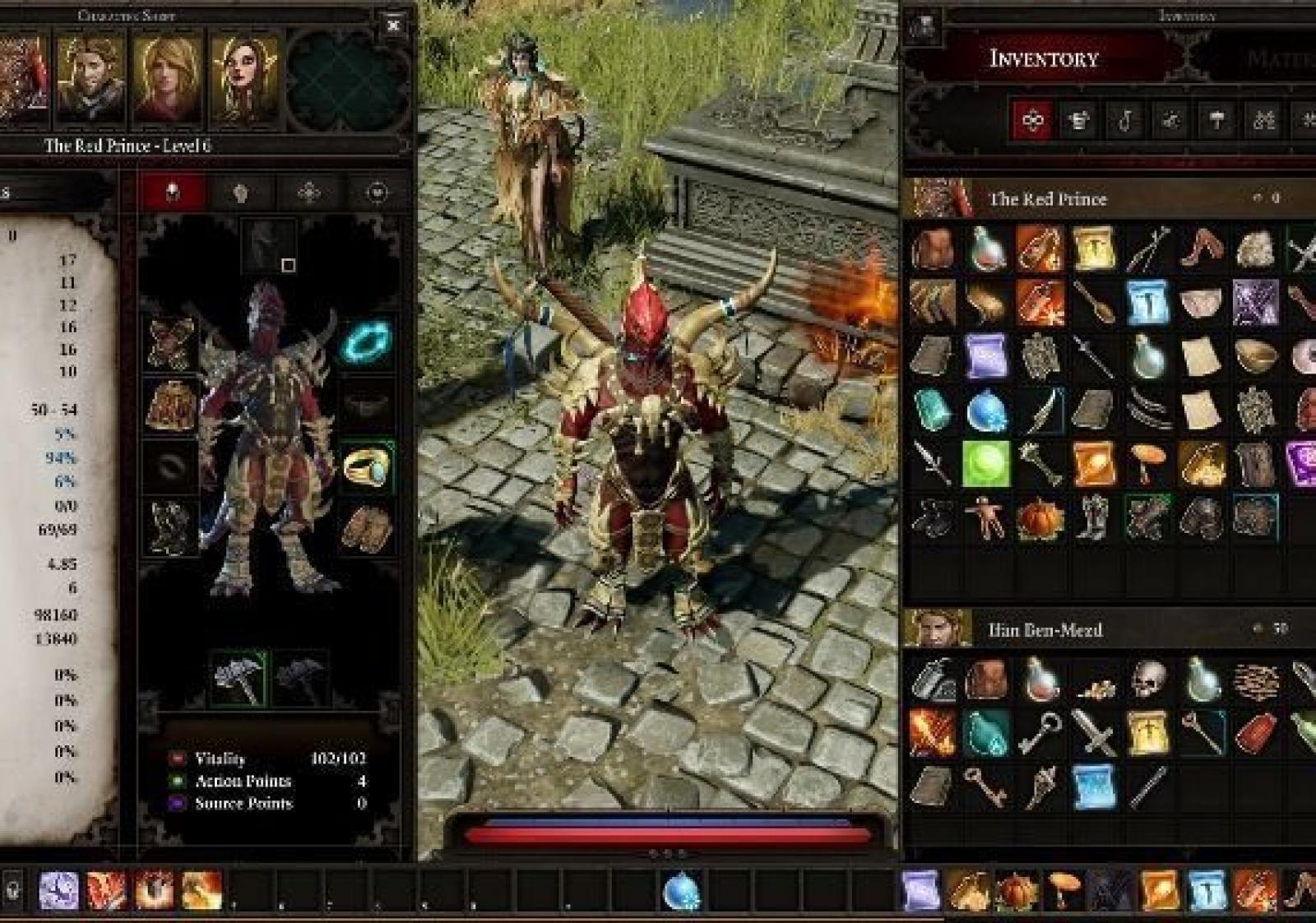Select the equipped hammer weapon slot
1316x923 pixels.
[239, 678]
